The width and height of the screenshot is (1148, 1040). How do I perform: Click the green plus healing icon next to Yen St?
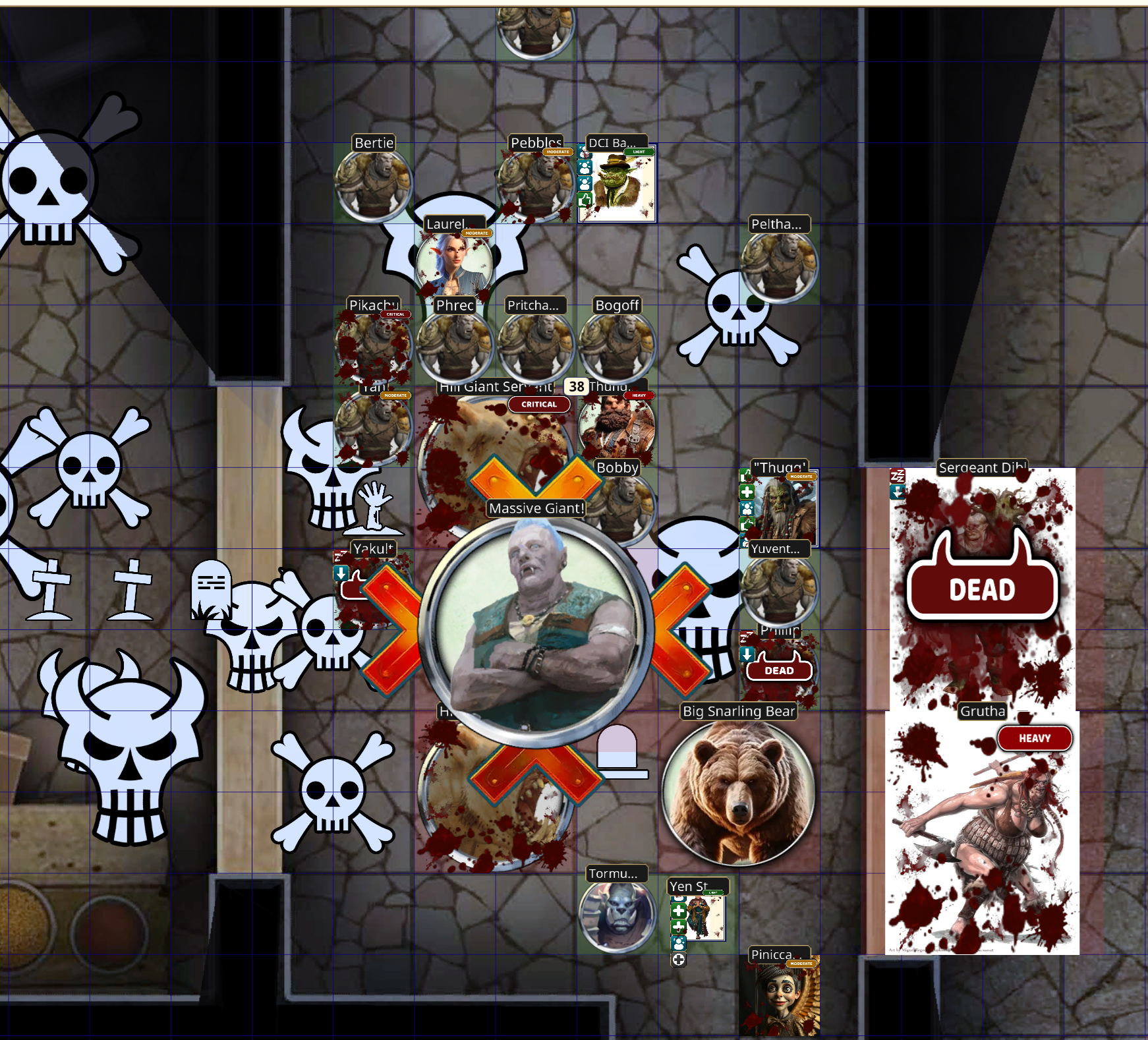678,910
